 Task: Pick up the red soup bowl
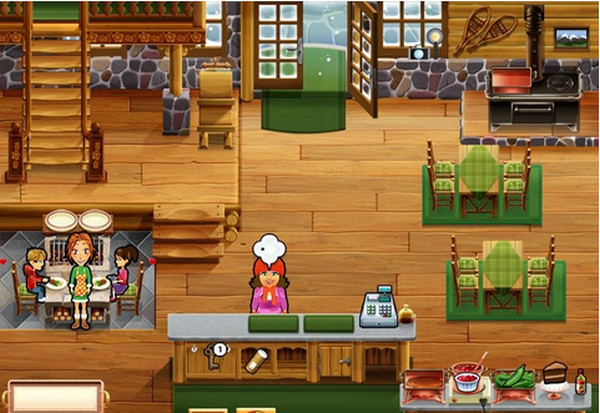tap(466, 380)
